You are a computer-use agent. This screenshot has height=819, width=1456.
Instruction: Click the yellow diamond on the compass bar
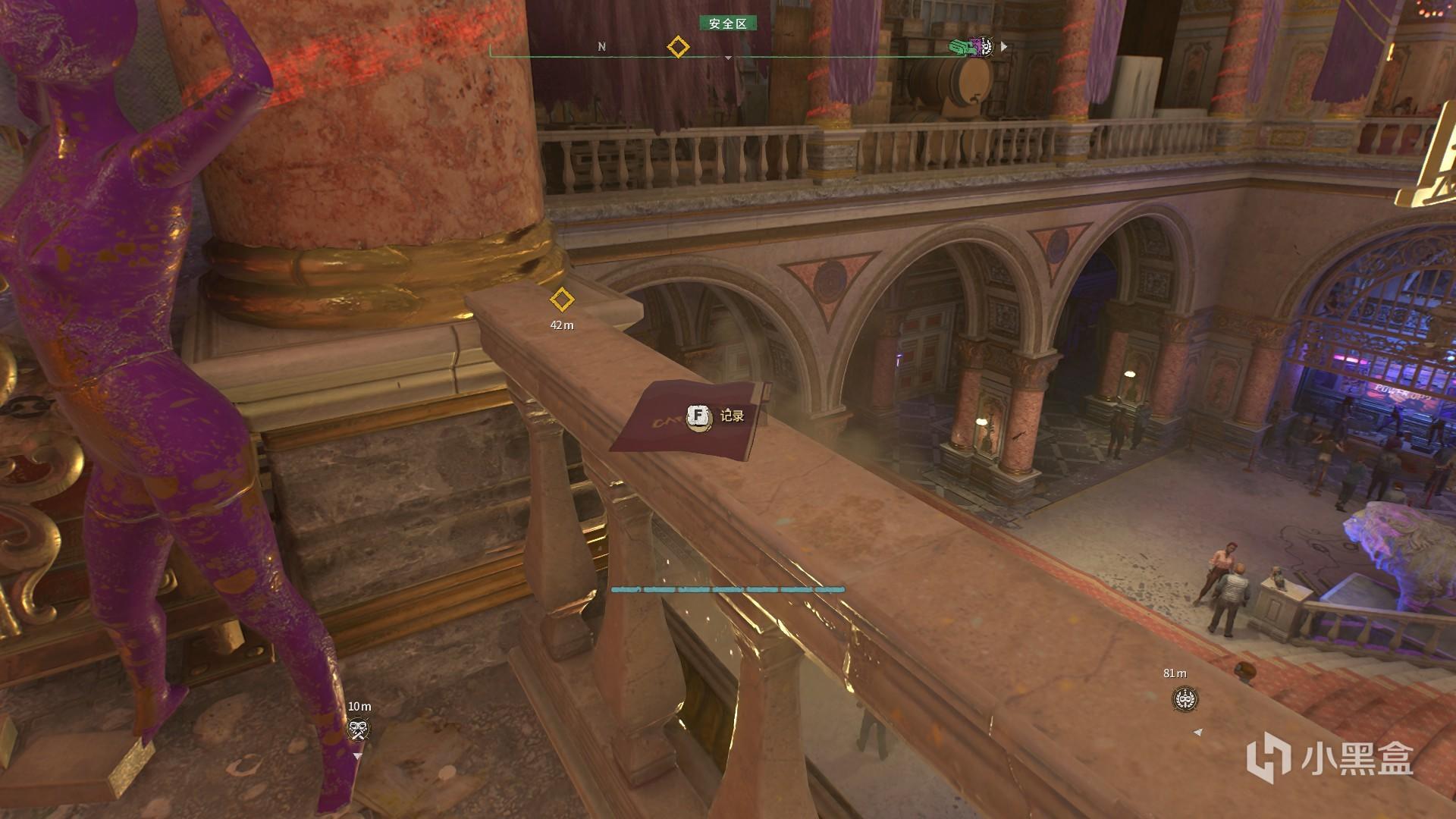[x=677, y=47]
